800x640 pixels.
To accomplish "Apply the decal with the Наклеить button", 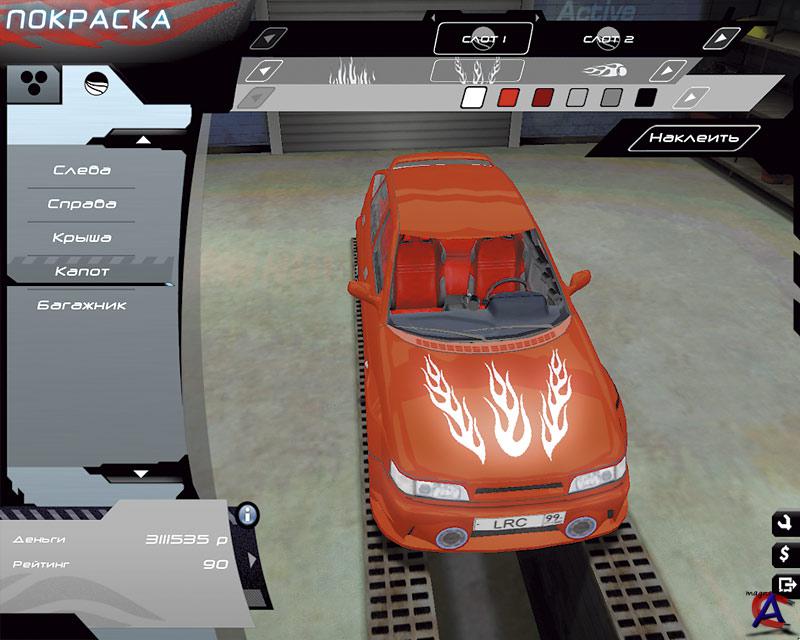I will click(693, 138).
